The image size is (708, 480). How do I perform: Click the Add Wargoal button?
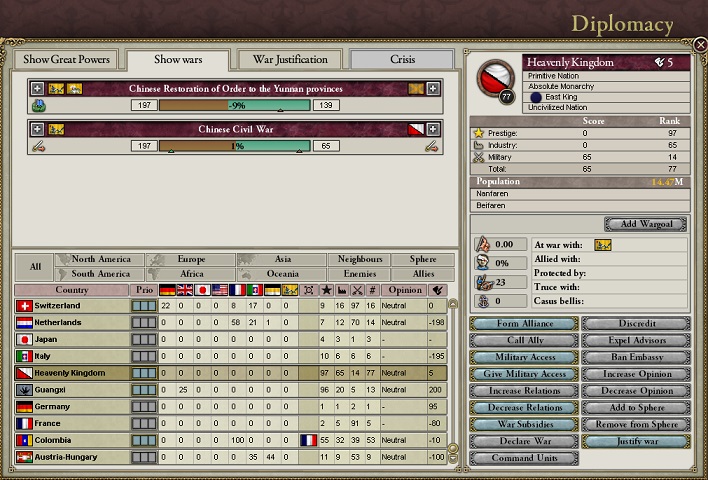(x=646, y=224)
